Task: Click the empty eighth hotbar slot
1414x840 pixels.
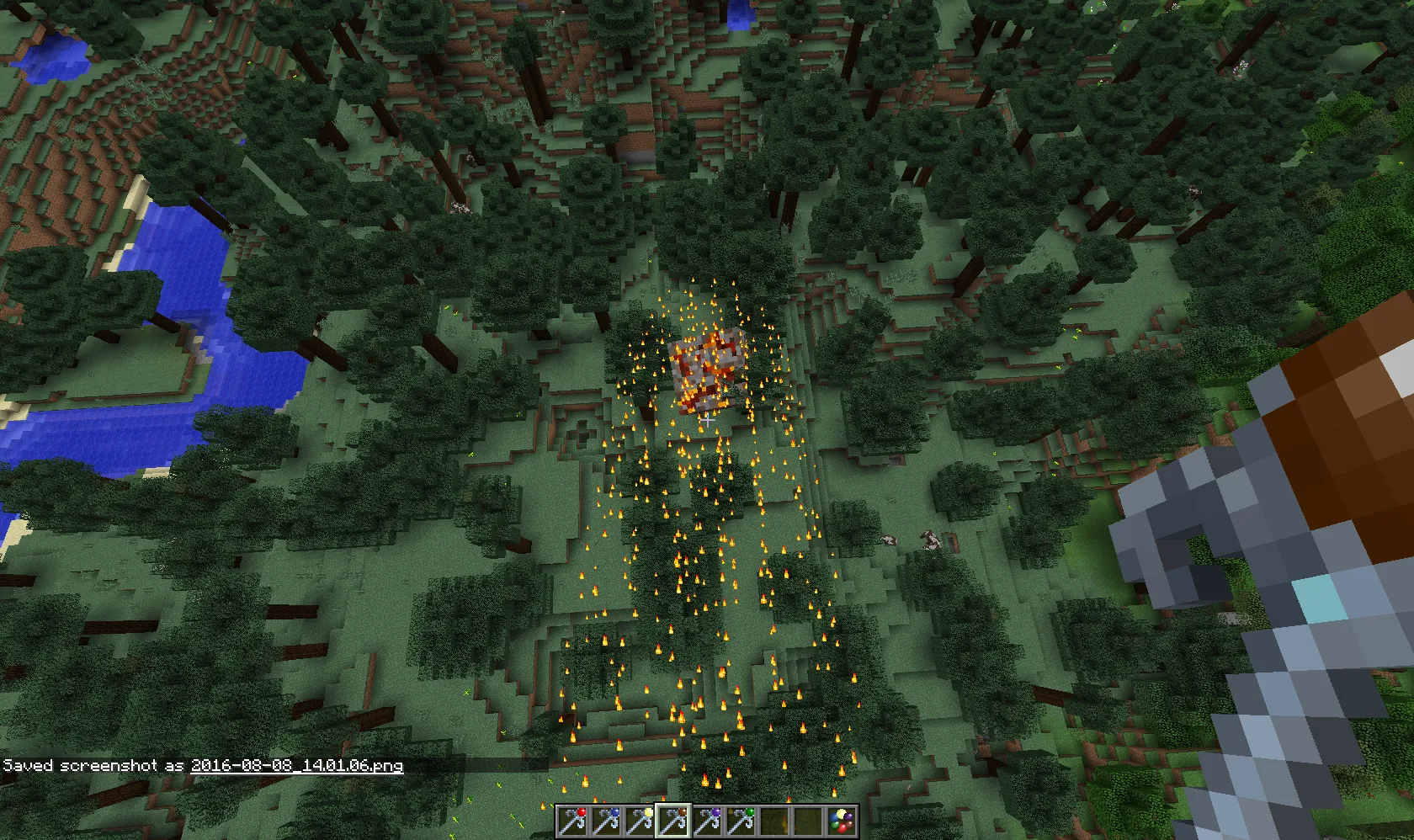Action: point(808,821)
